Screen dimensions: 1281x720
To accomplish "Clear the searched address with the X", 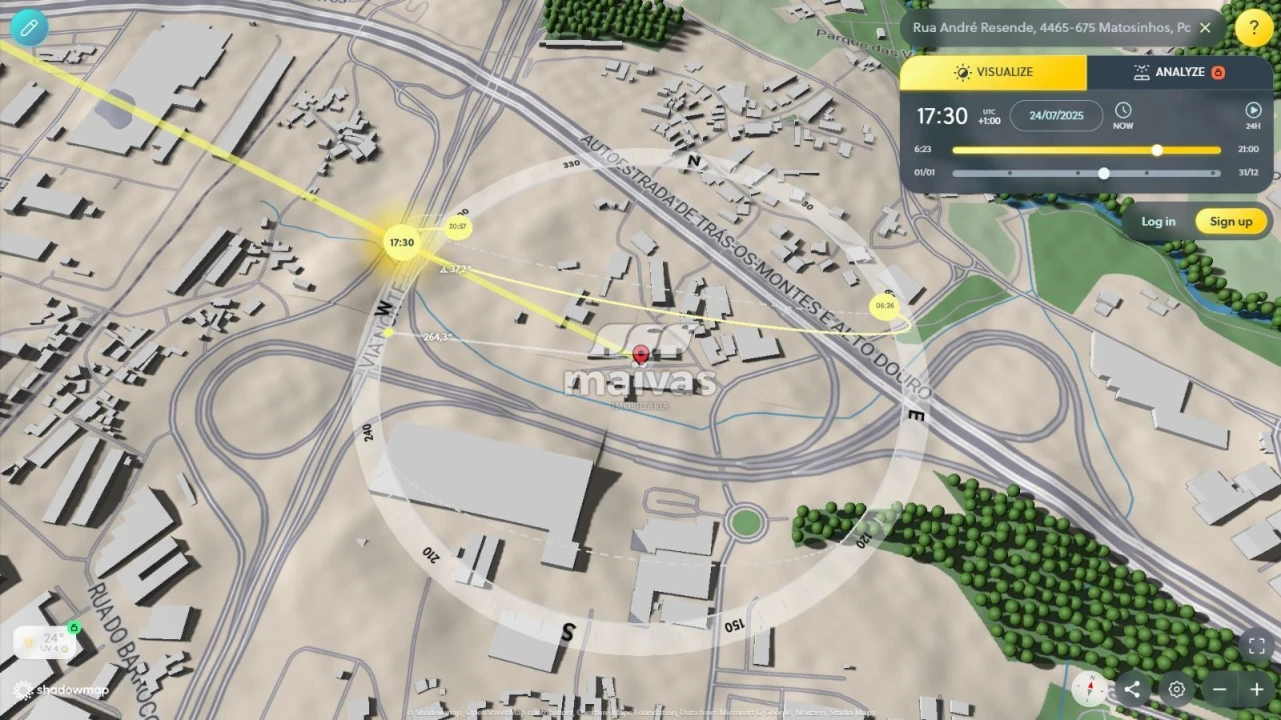I will click(x=1205, y=28).
